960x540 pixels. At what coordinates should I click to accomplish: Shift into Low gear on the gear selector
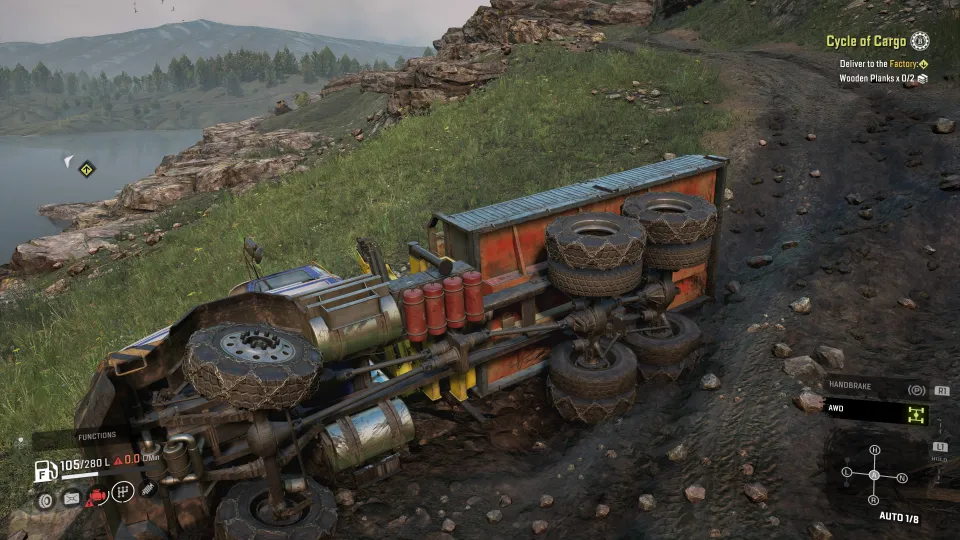coord(847,472)
